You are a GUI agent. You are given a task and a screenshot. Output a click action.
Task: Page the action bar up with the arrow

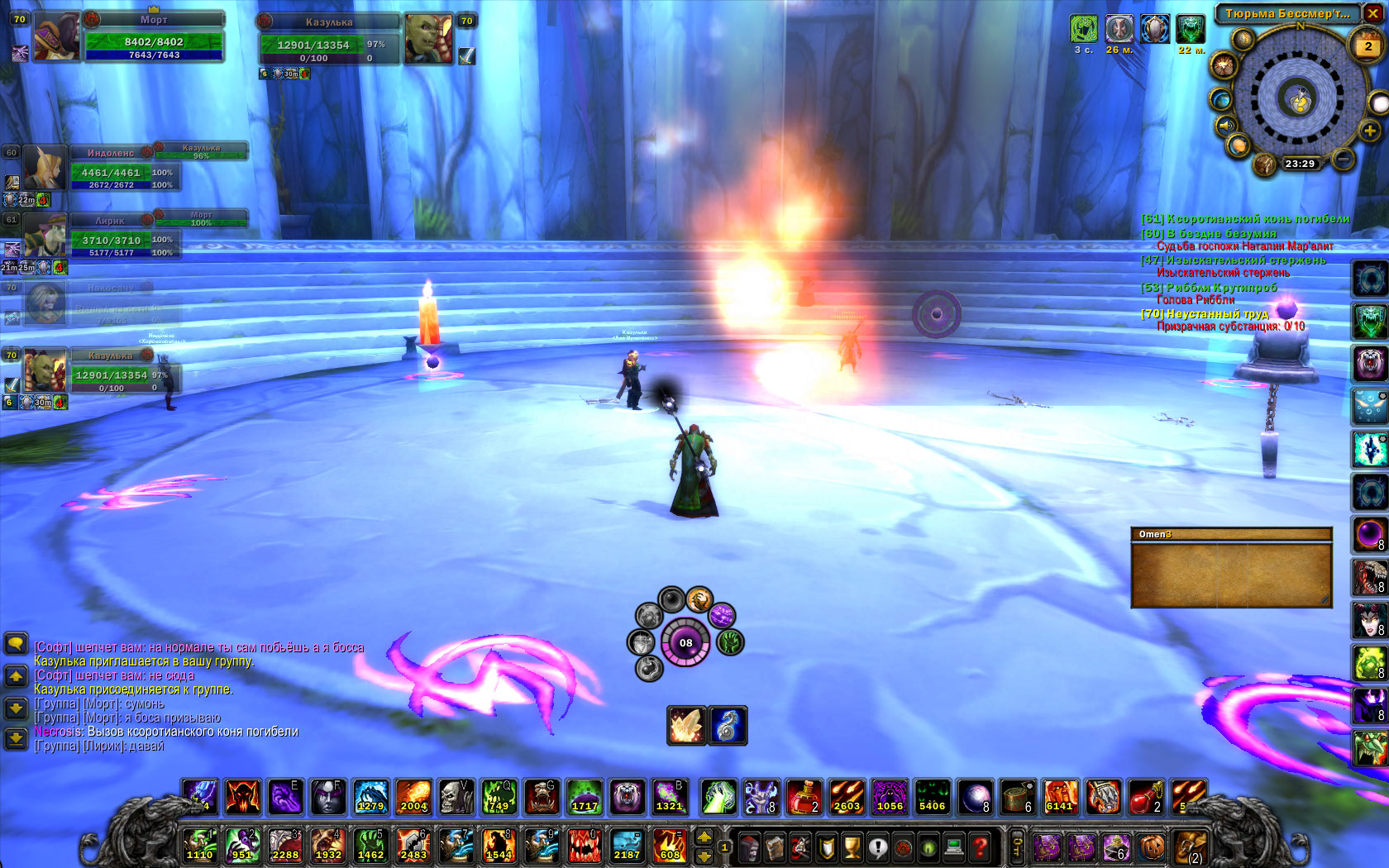(704, 837)
